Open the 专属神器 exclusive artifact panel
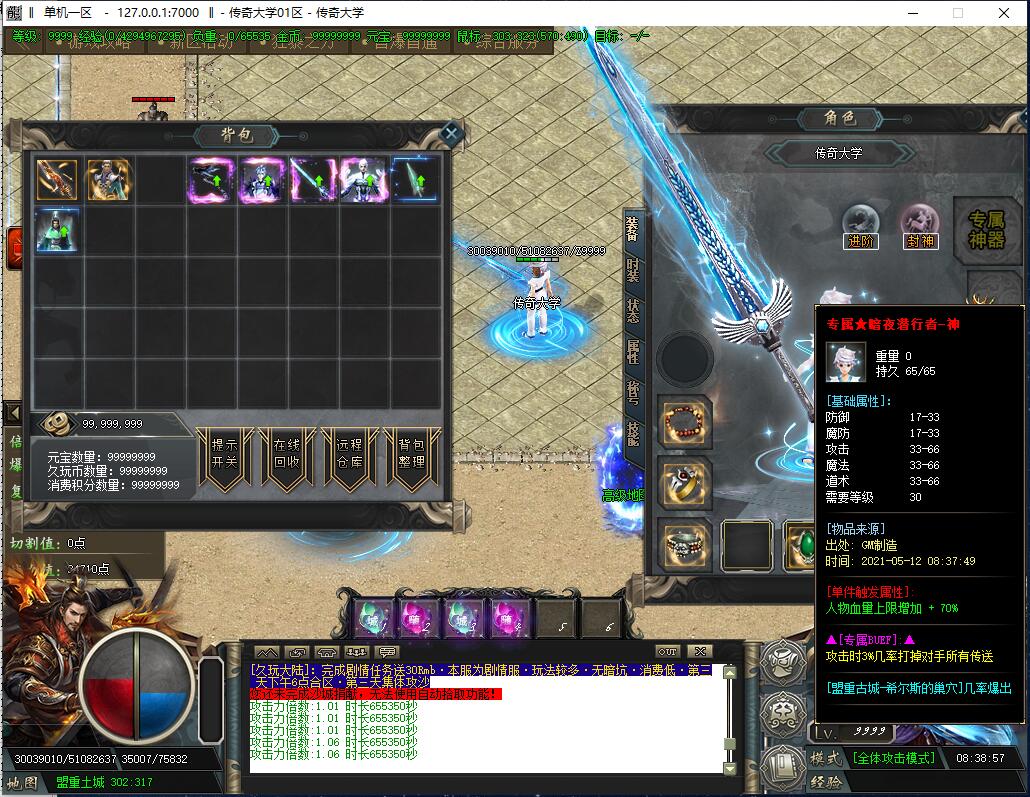 pos(987,229)
